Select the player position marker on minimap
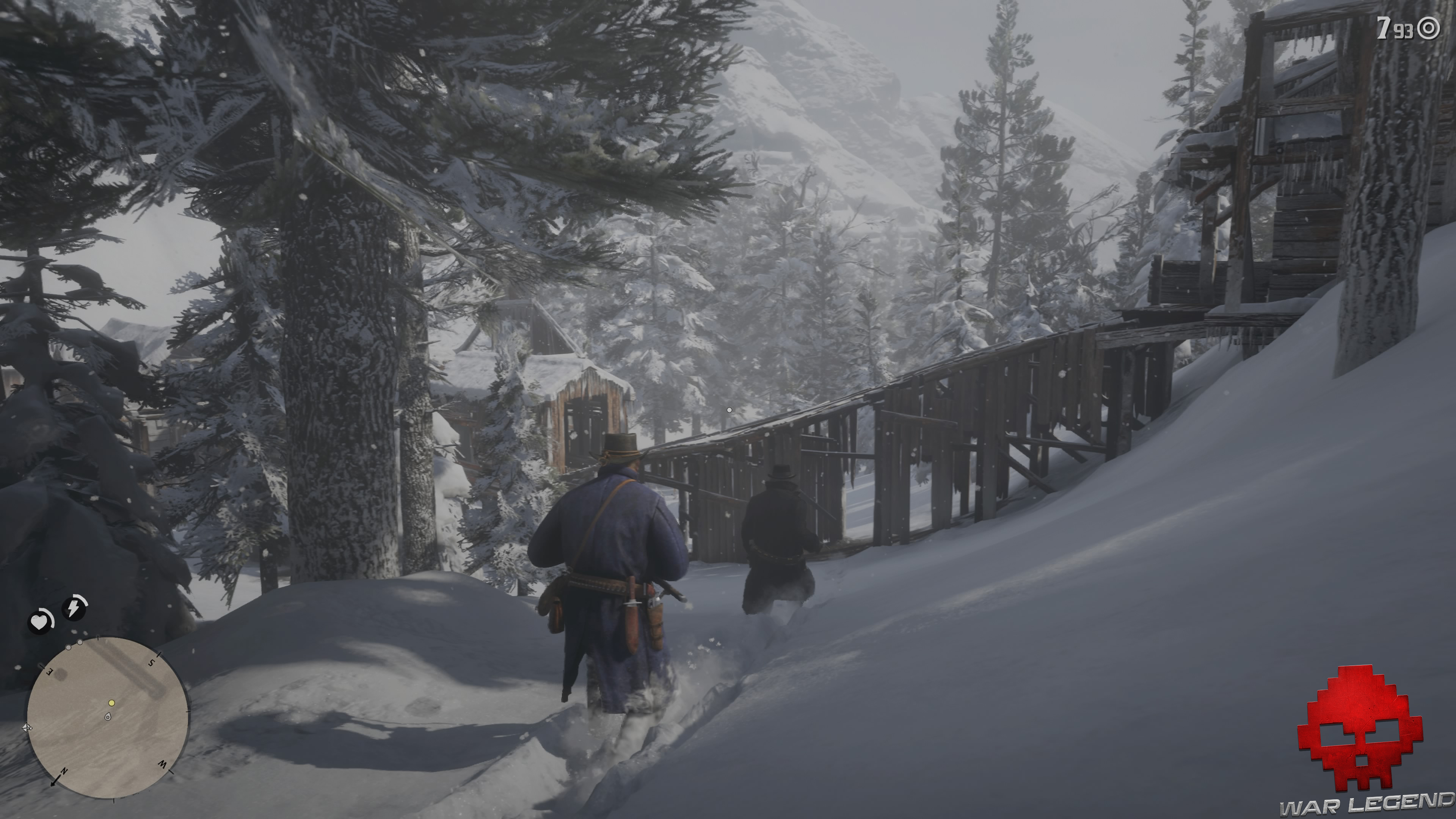The height and width of the screenshot is (819, 1456). tap(108, 717)
